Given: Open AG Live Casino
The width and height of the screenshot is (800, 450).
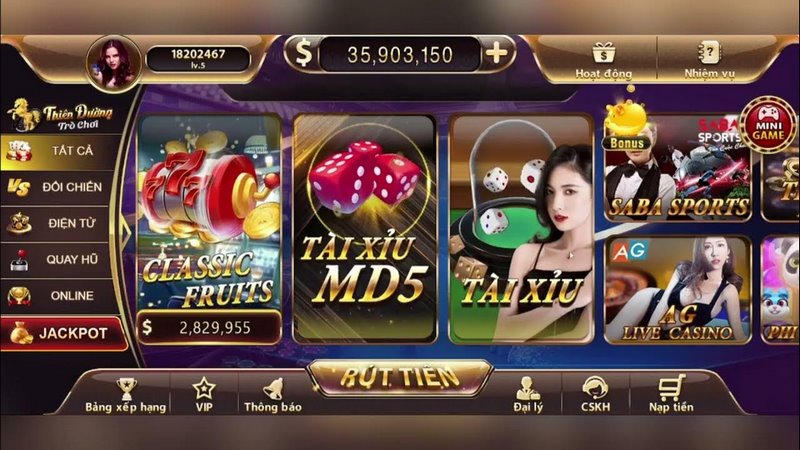Looking at the screenshot, I should point(678,290).
